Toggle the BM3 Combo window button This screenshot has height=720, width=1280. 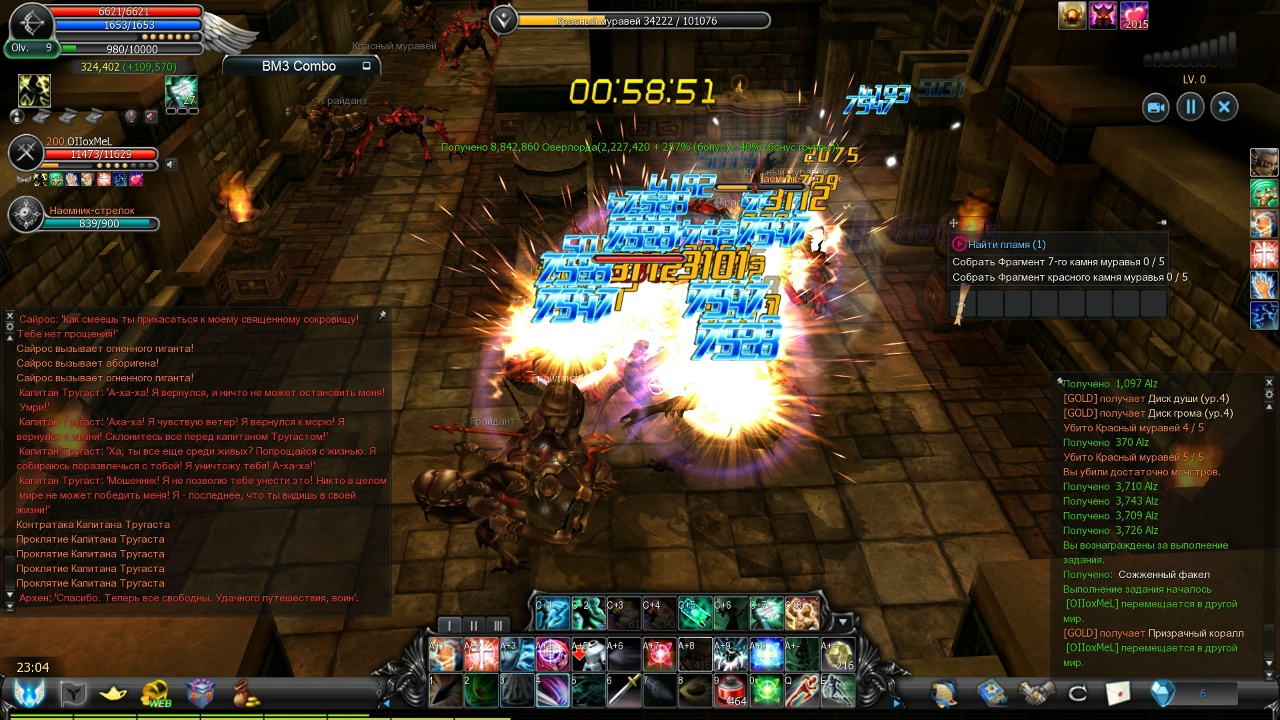tap(366, 66)
